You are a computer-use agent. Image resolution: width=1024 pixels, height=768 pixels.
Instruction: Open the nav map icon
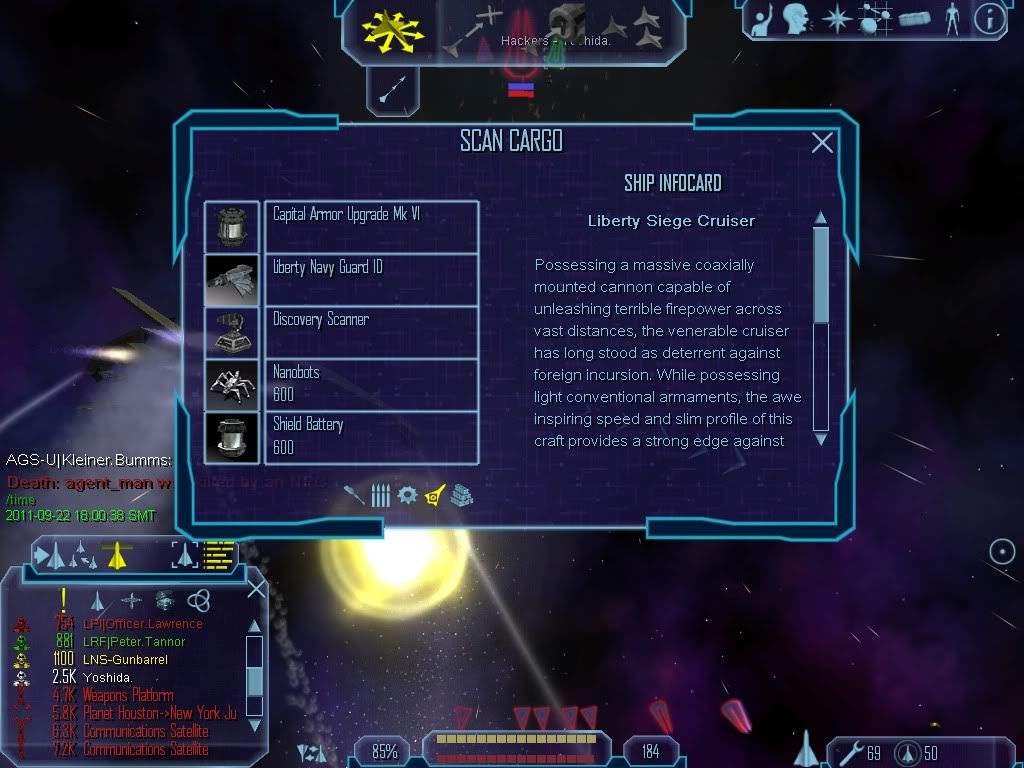[x=877, y=19]
